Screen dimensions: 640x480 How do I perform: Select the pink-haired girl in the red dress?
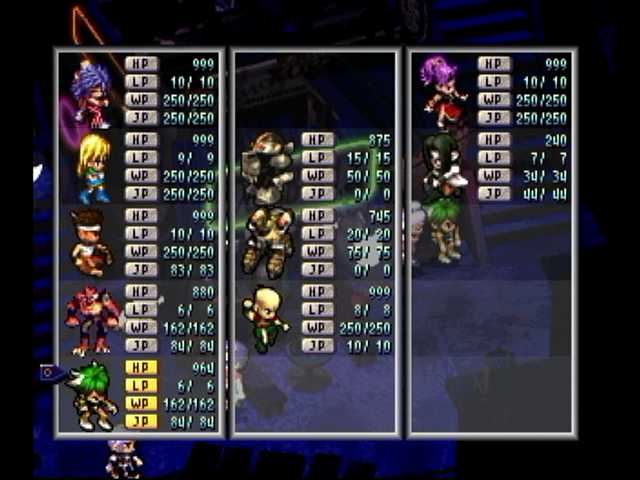point(443,92)
